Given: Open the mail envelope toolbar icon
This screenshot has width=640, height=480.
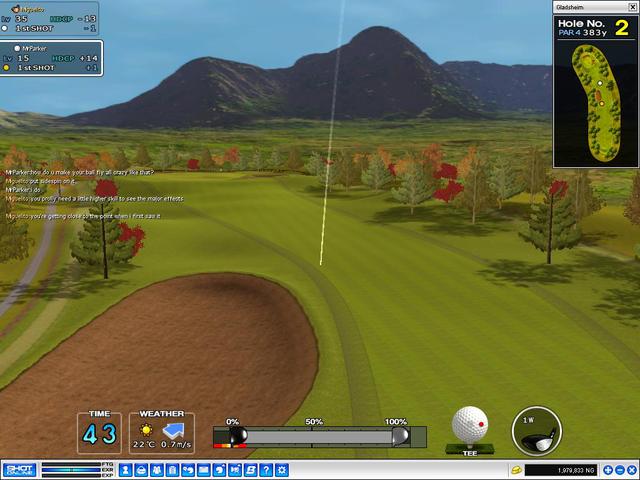Looking at the screenshot, I should click(x=203, y=470).
